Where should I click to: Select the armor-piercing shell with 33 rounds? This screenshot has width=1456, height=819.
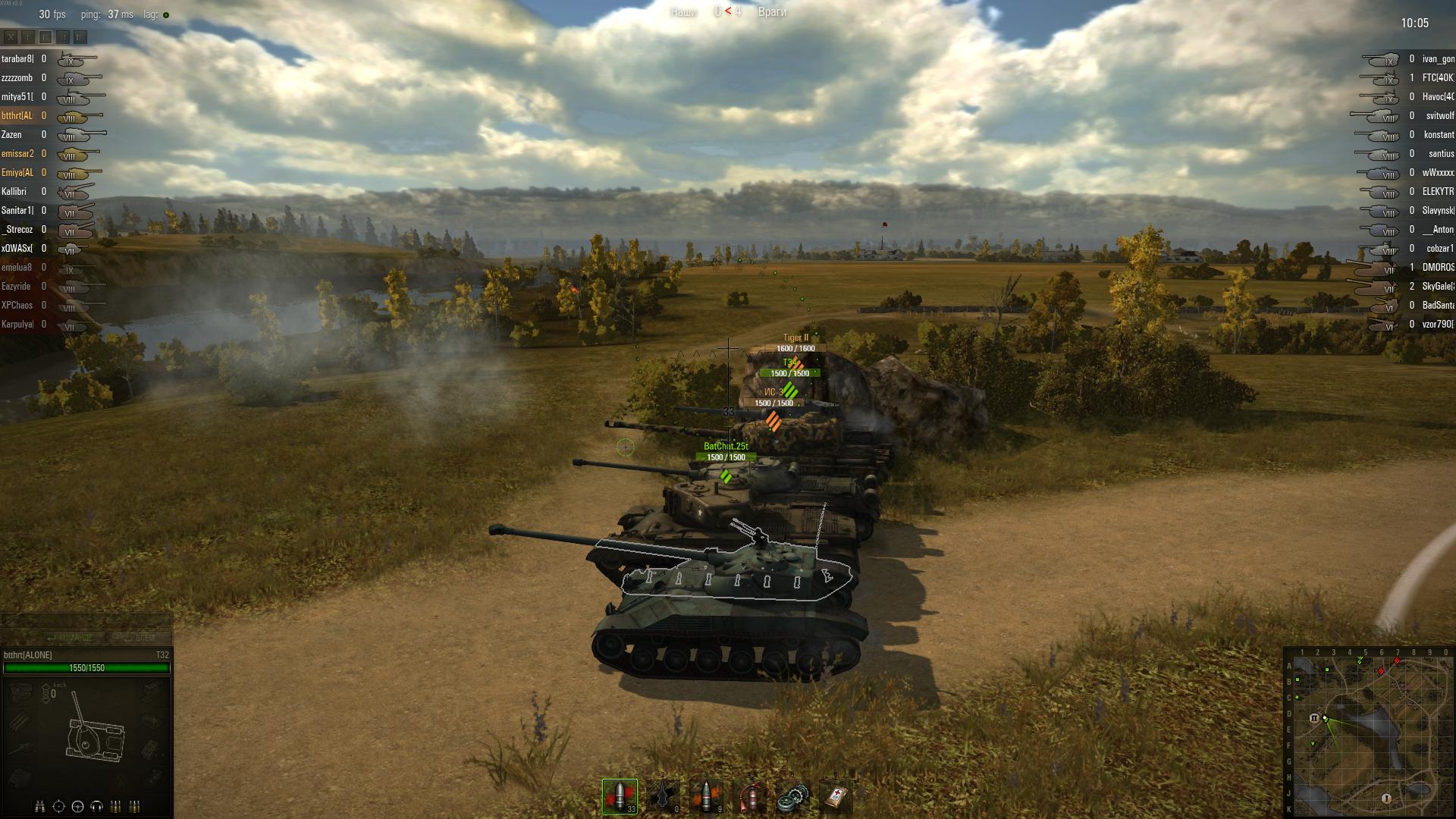(x=620, y=796)
